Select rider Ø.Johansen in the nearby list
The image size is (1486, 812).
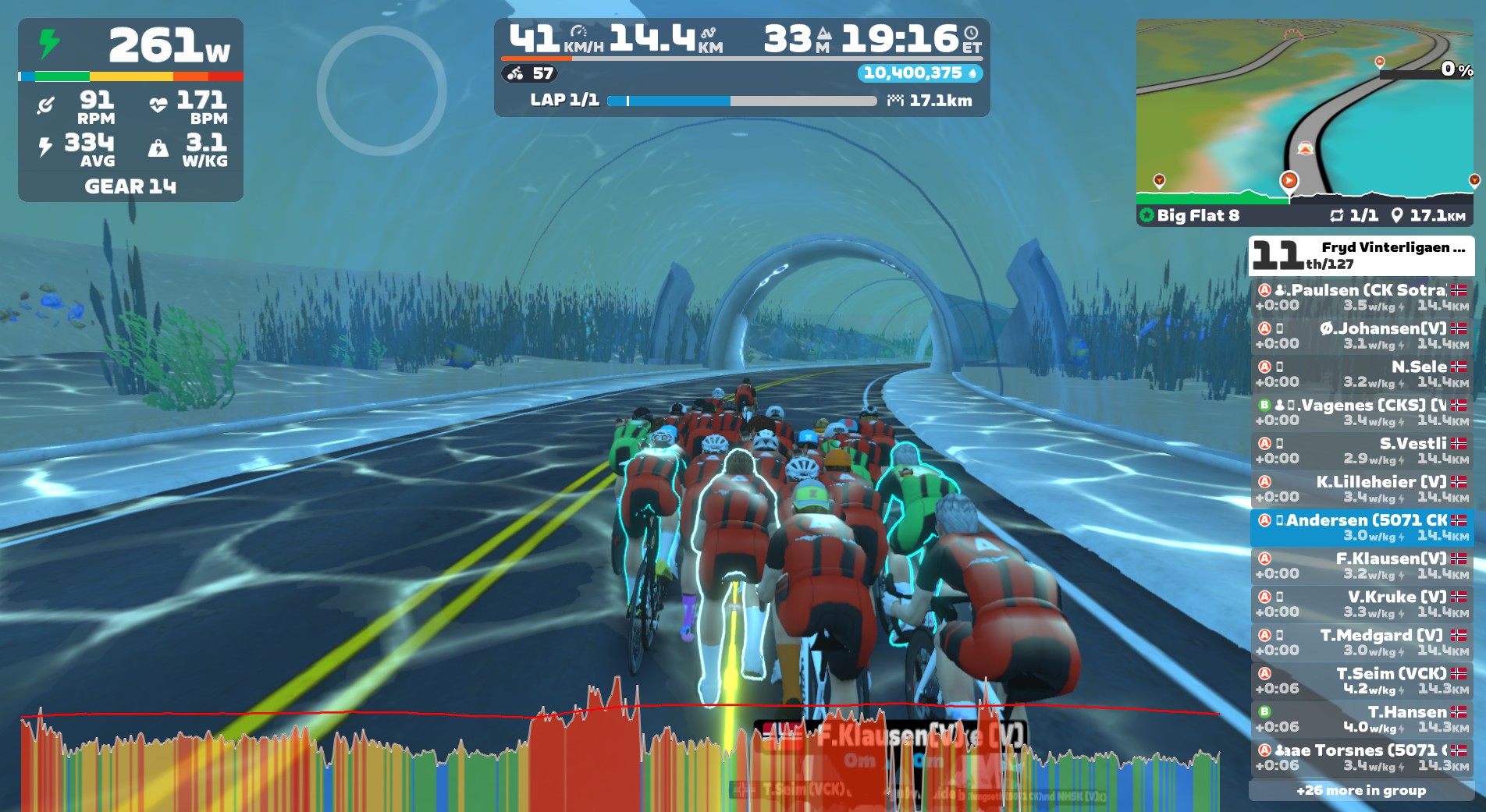[x=1361, y=335]
